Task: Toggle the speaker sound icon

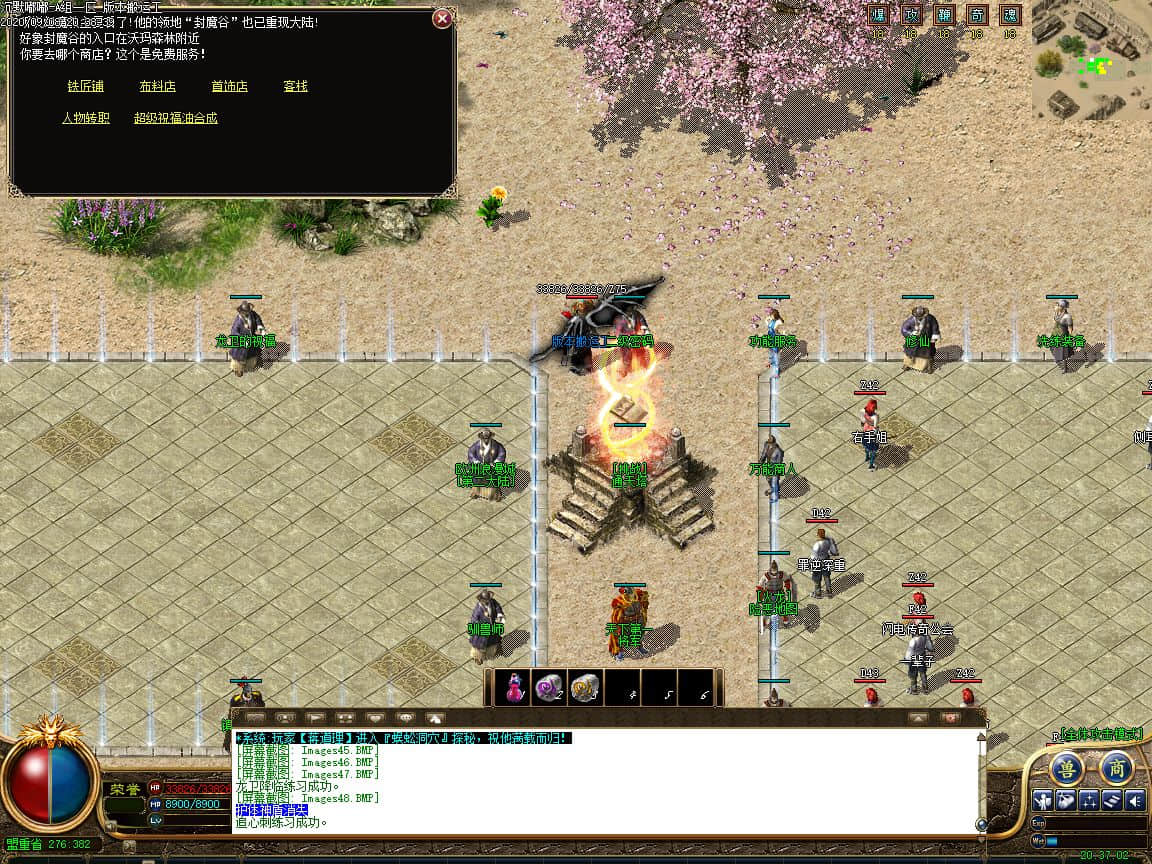Action: tap(1134, 800)
